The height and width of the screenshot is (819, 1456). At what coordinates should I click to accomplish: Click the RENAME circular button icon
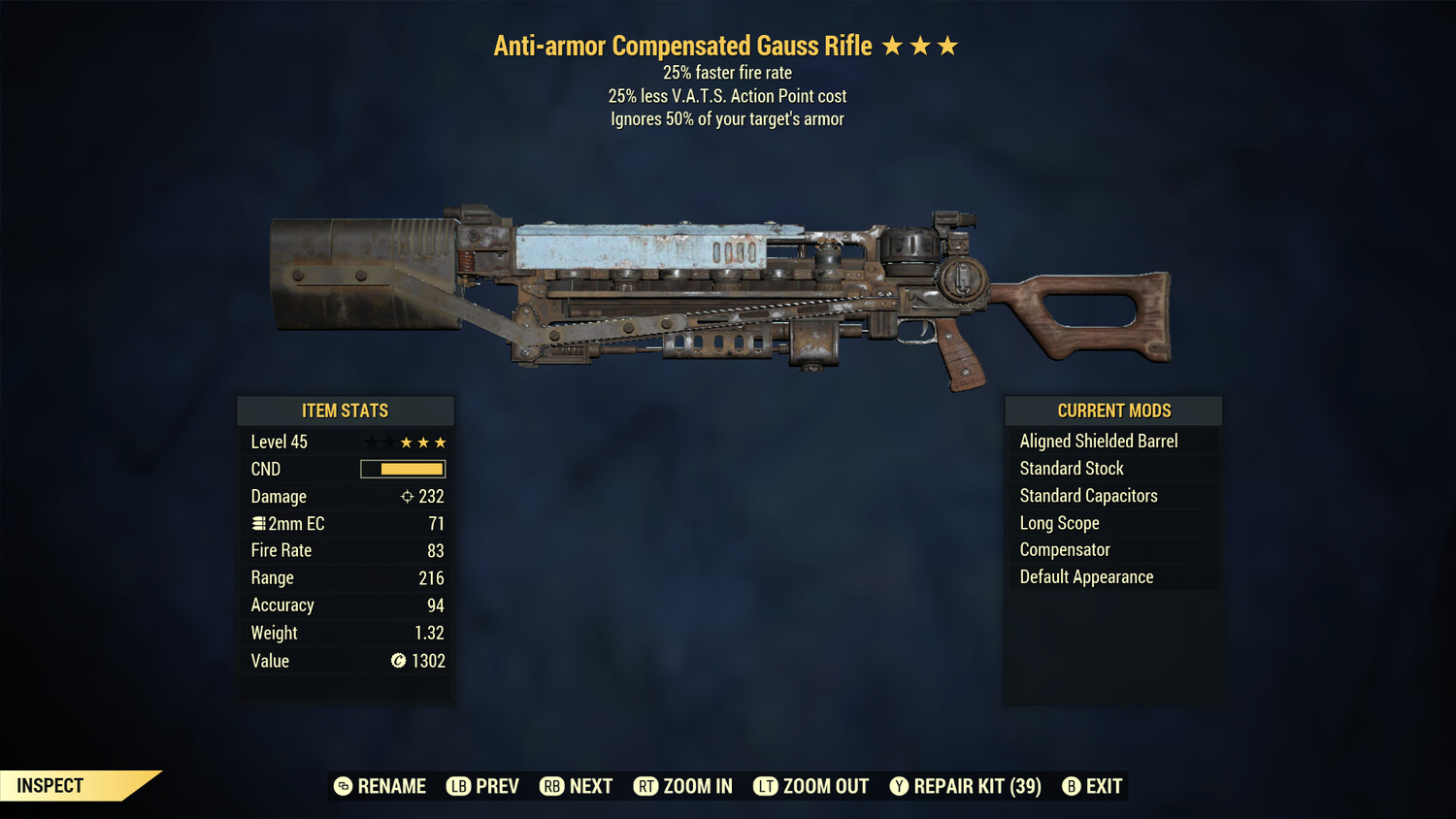[x=345, y=786]
